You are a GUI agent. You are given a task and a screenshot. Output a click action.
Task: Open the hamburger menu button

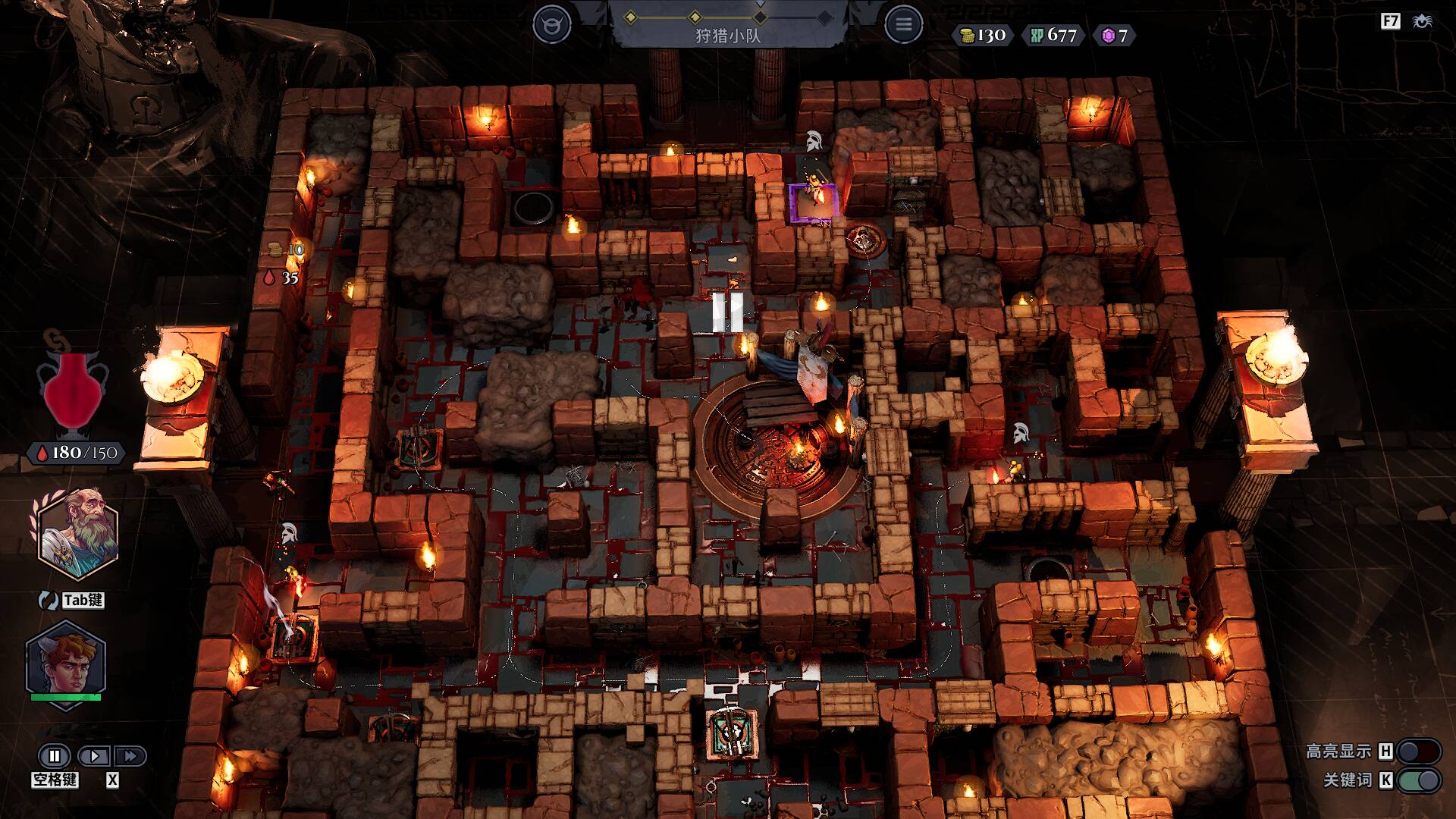[903, 25]
